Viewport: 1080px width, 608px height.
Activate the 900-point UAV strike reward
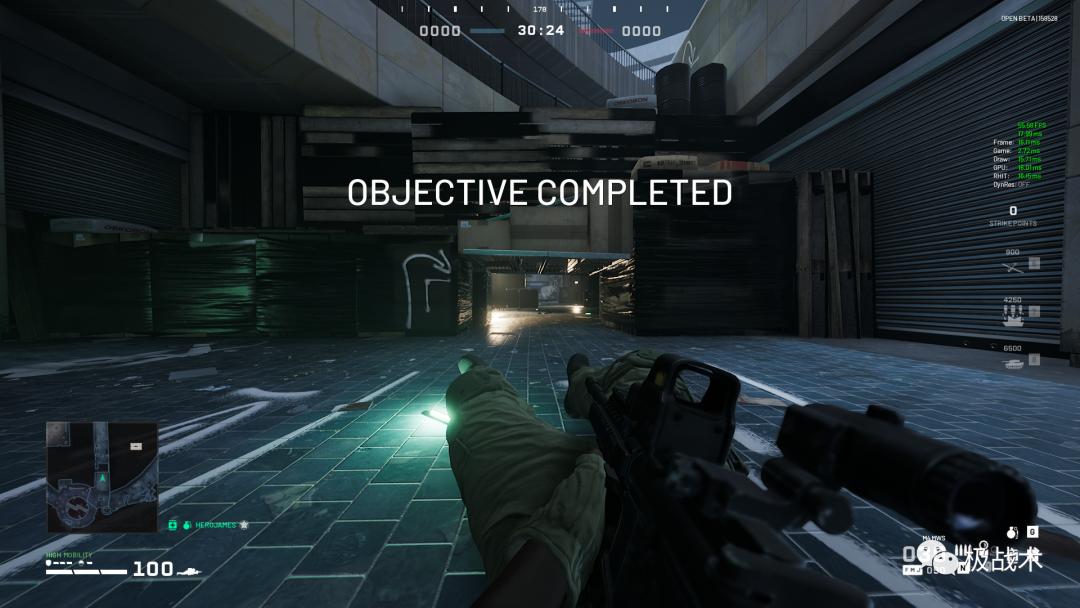pyautogui.click(x=1013, y=265)
